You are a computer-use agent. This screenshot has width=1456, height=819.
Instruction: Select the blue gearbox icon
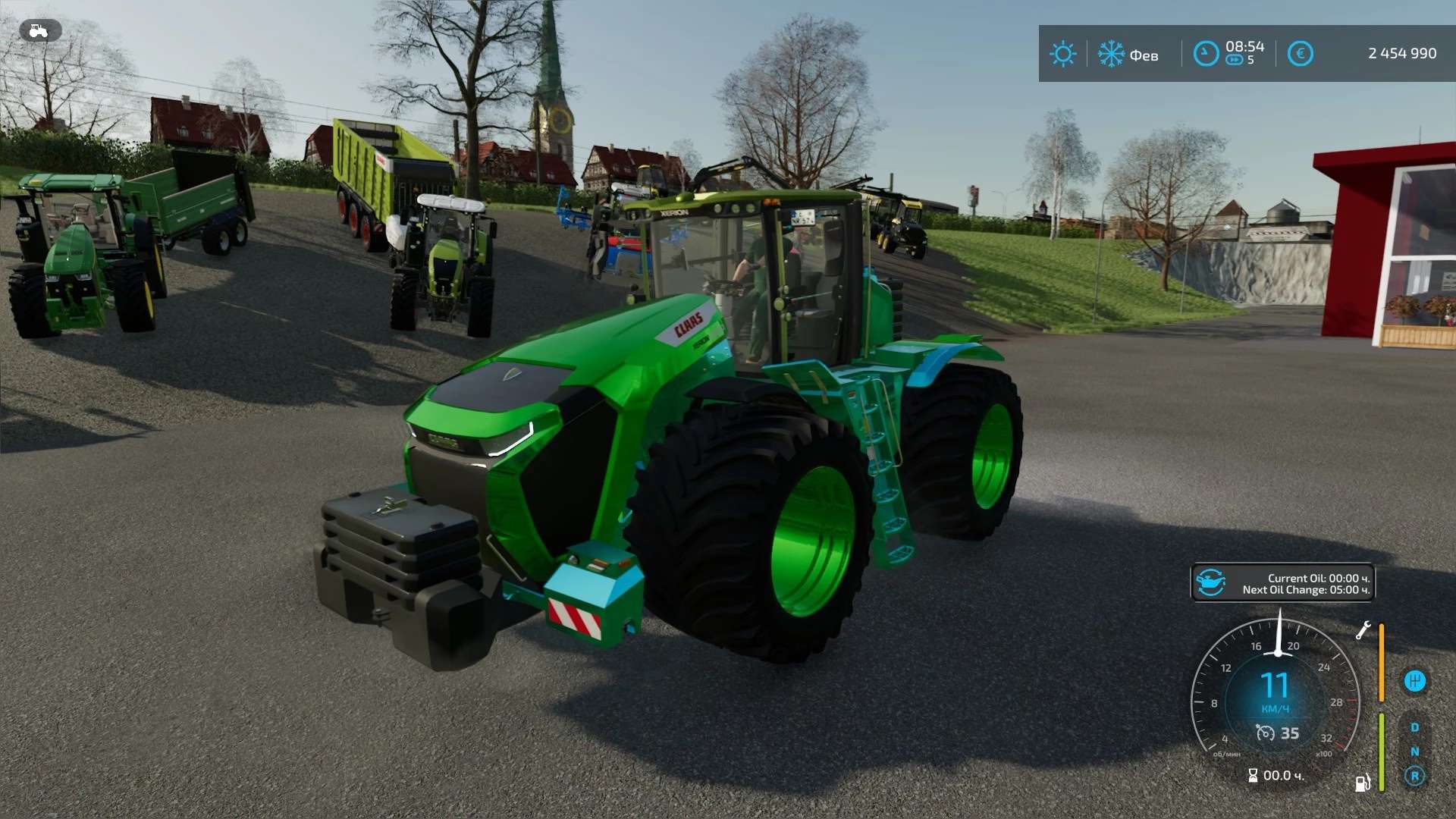click(1414, 681)
